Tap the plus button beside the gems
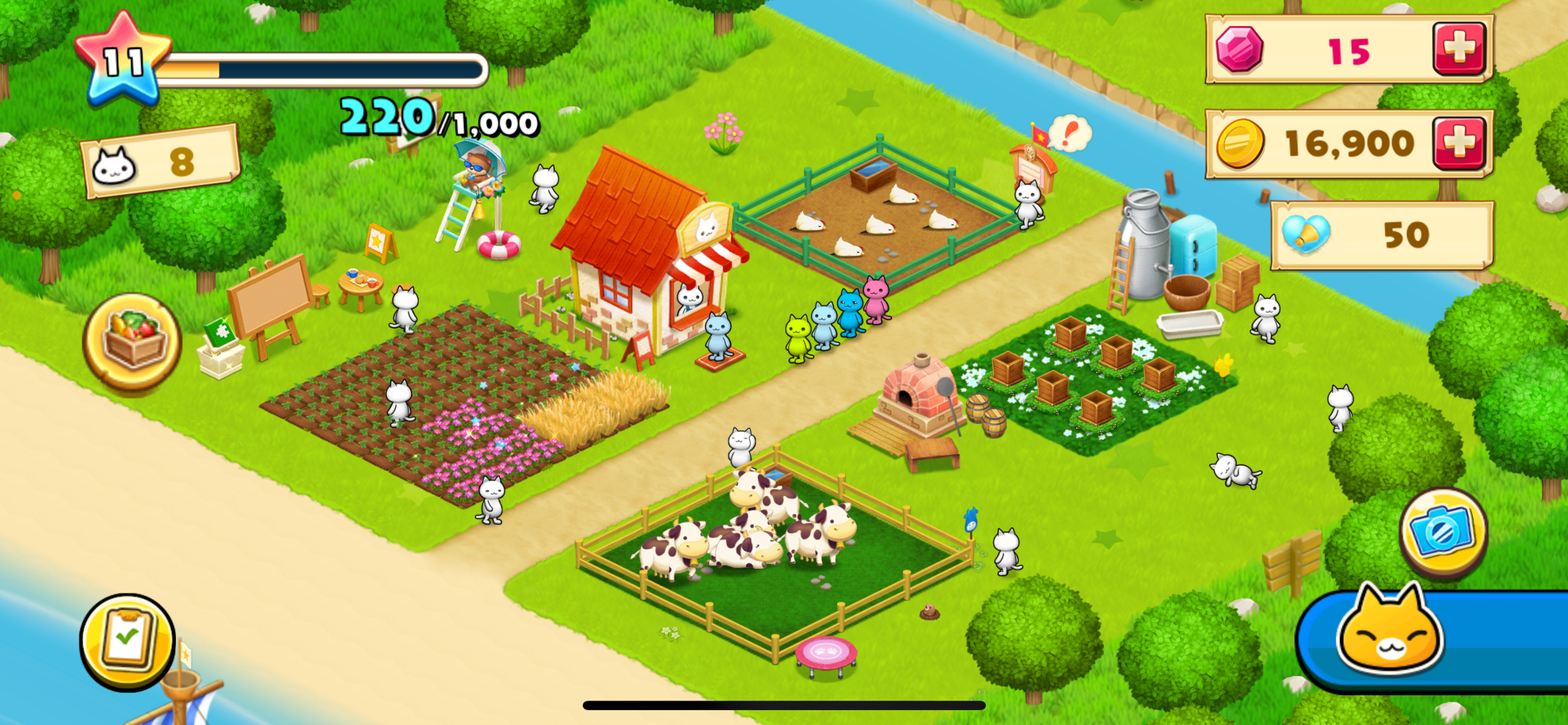Screen dimensions: 1568x725 (x=1459, y=49)
